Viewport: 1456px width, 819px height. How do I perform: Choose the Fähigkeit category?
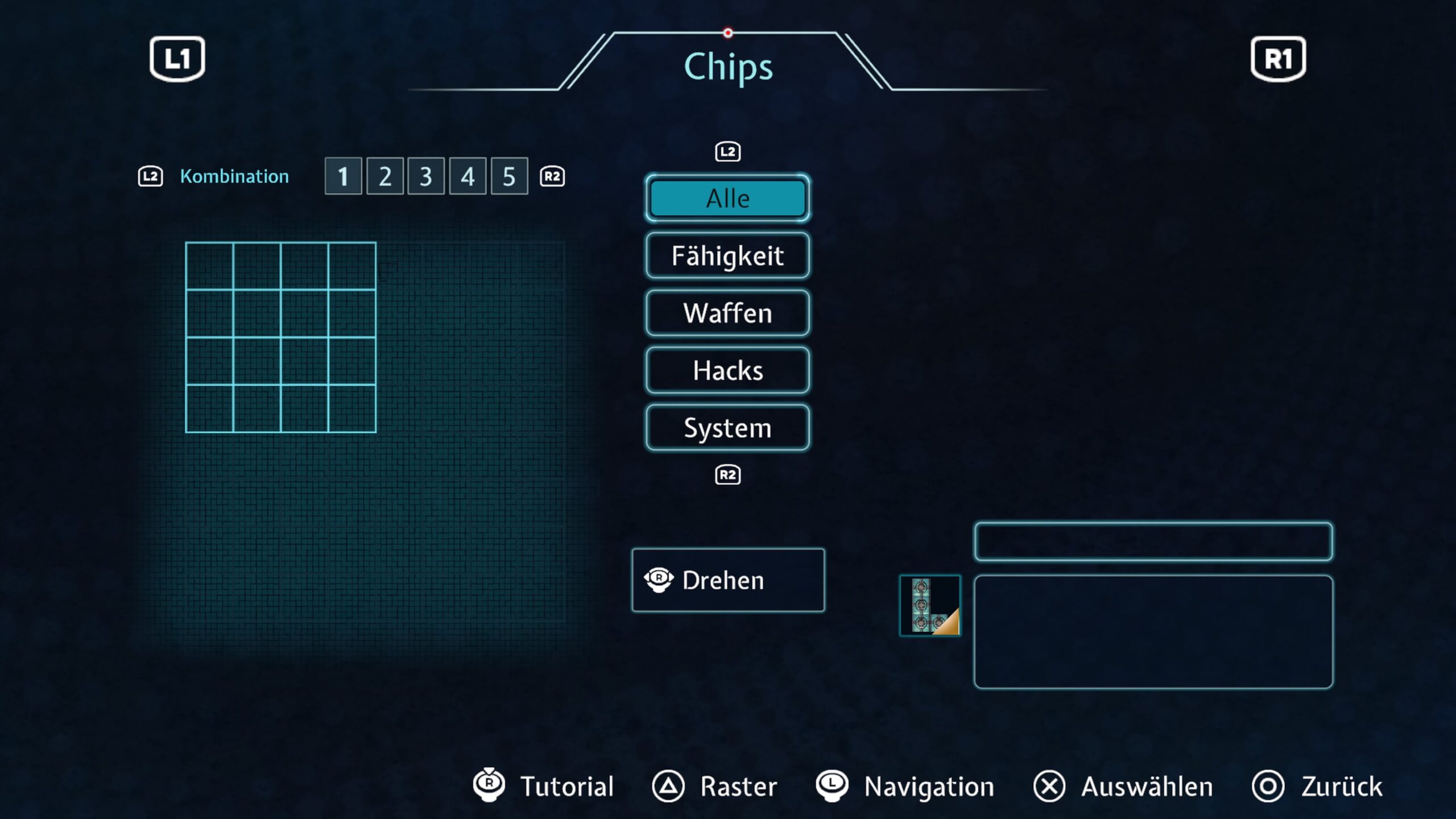727,255
